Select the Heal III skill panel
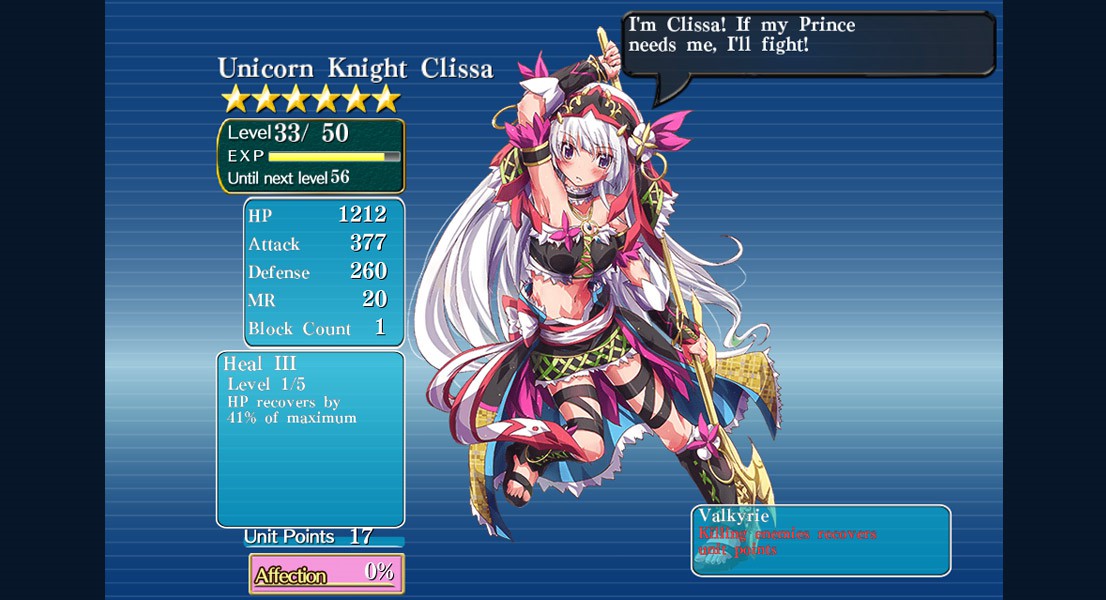This screenshot has width=1106, height=600. (x=310, y=438)
